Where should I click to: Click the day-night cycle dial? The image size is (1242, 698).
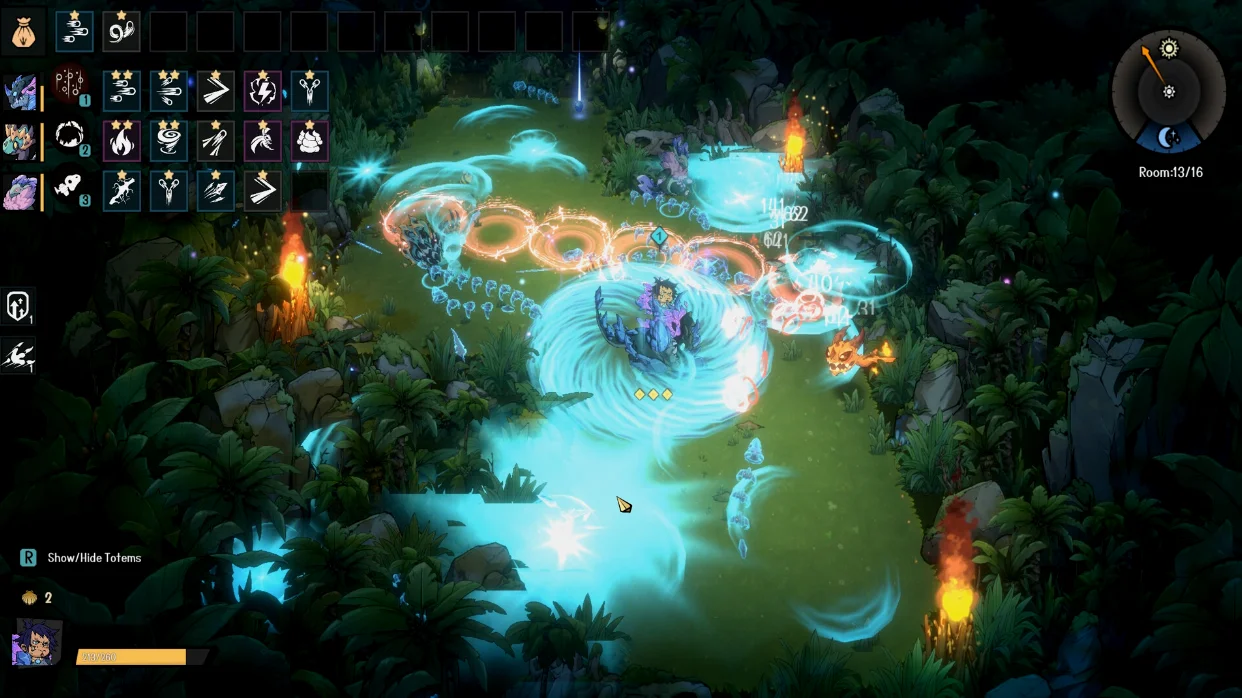pyautogui.click(x=1168, y=92)
